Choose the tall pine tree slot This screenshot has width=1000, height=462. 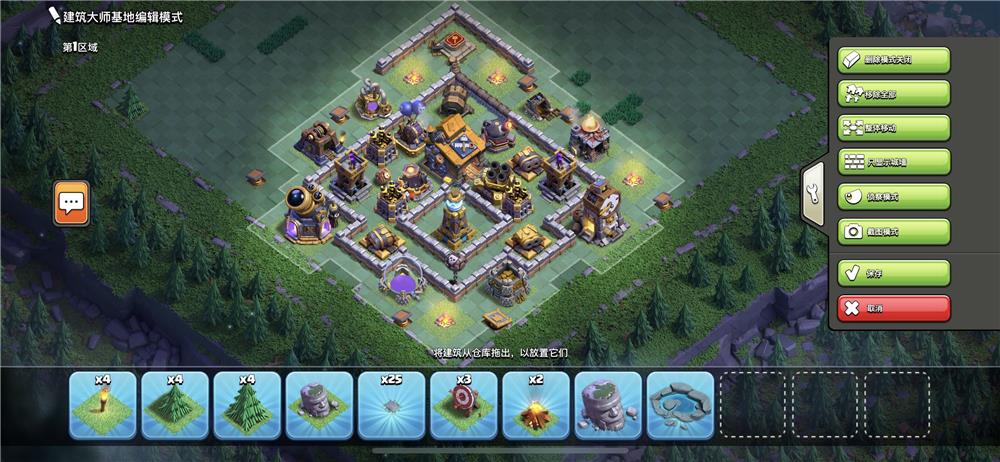coord(247,405)
